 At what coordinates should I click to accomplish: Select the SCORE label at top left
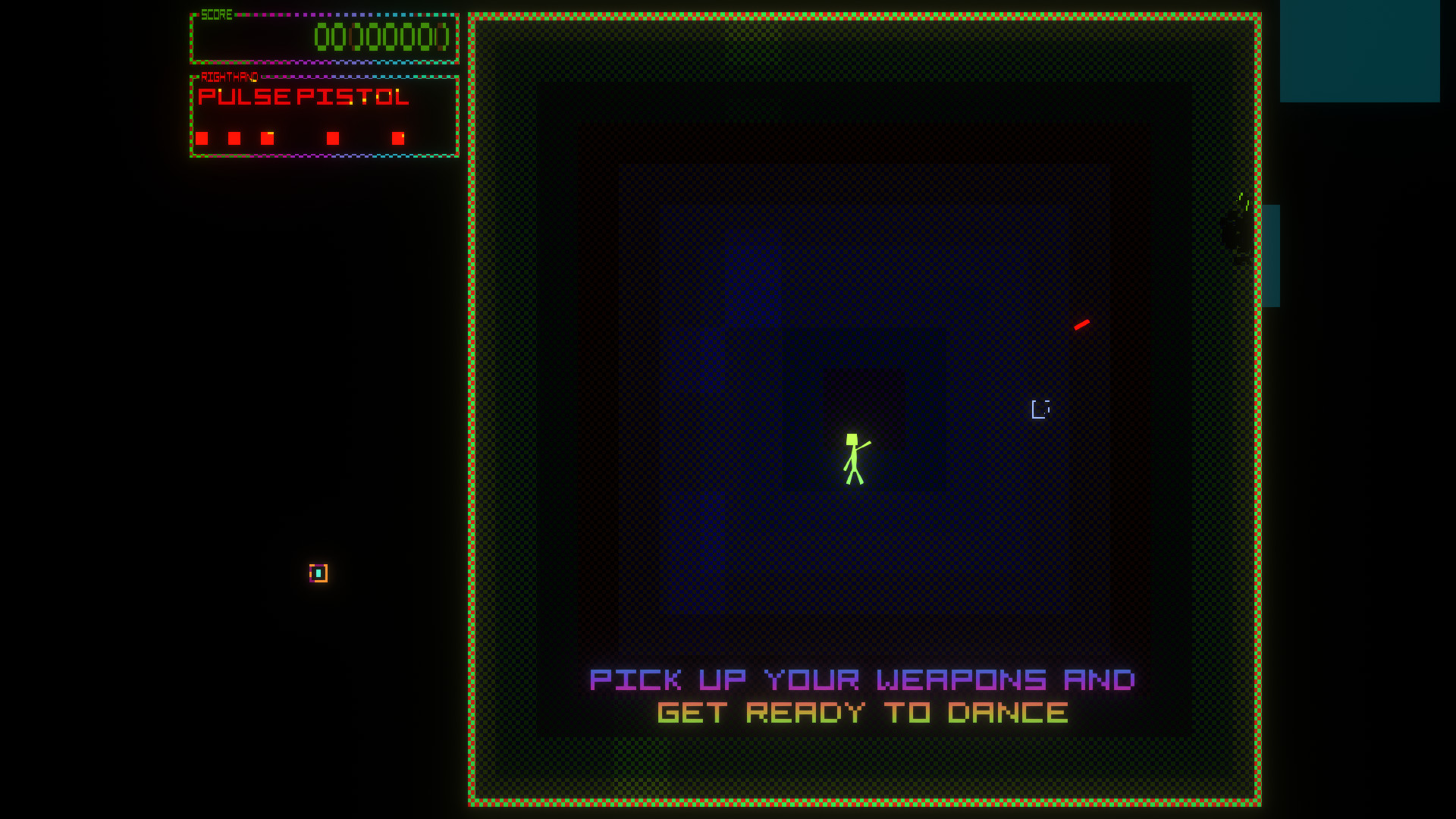point(216,14)
